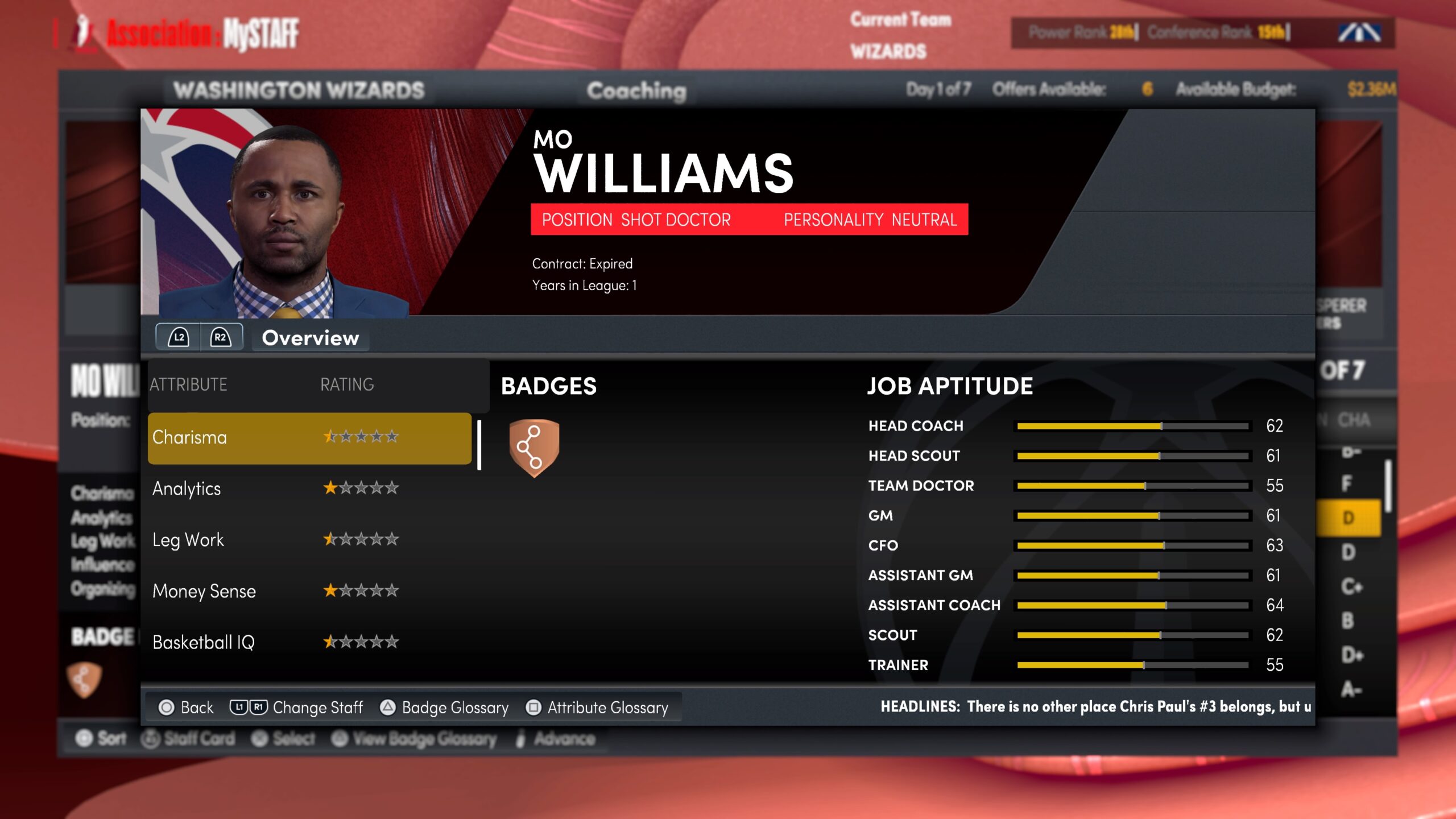Click the orange shield badge icon
Image resolution: width=1456 pixels, height=819 pixels.
[x=534, y=448]
